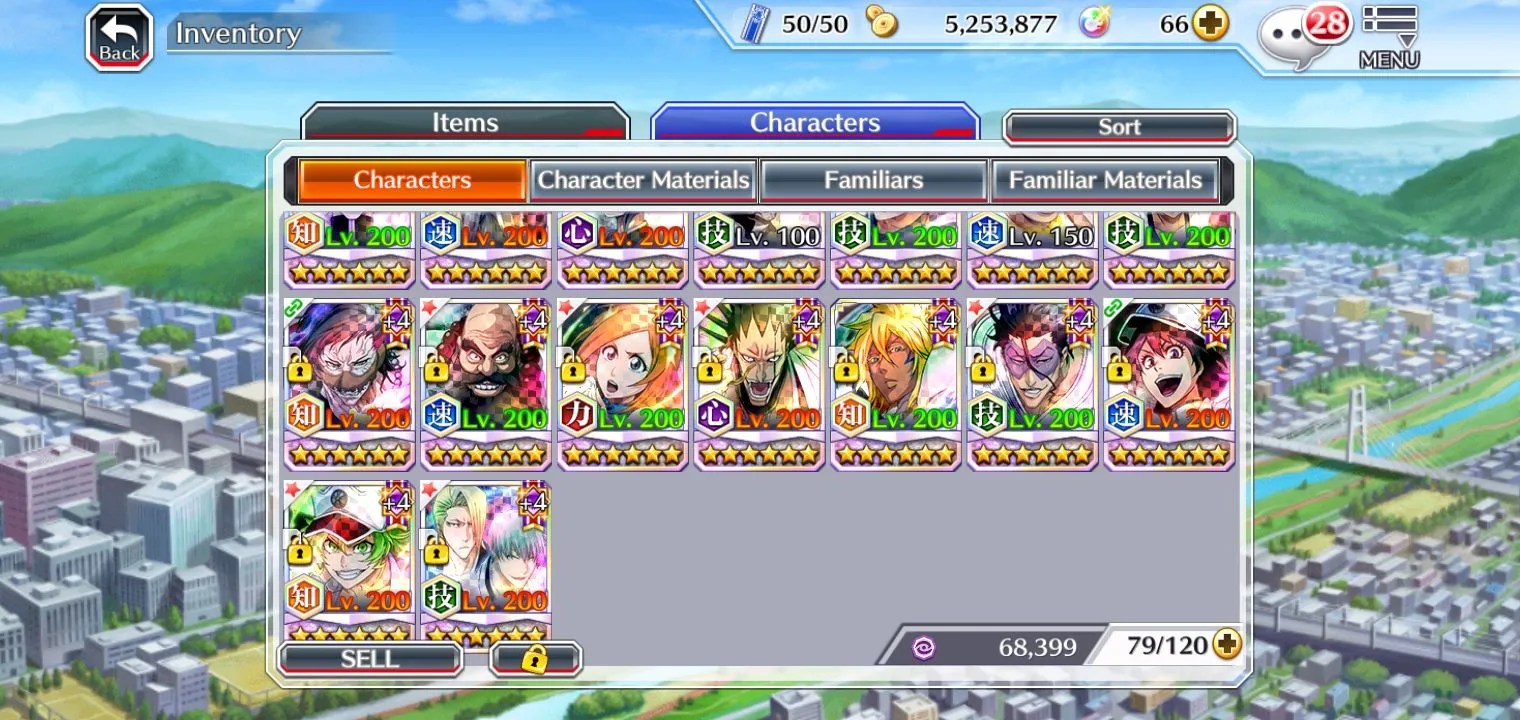Image resolution: width=1520 pixels, height=720 pixels.
Task: Open the Familiar Materials sub-tab
Action: [x=1104, y=181]
